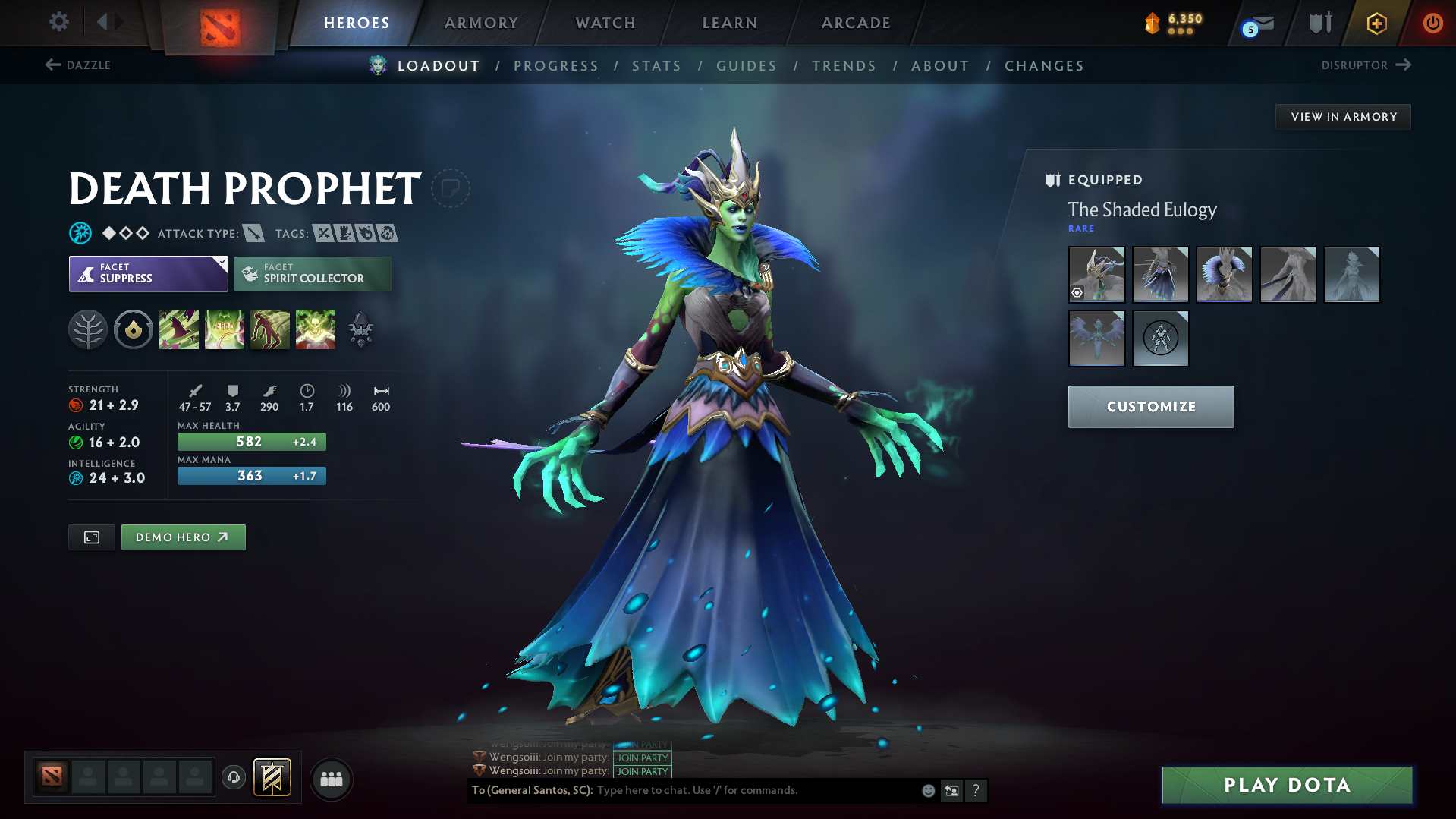Switch to the GUIDES tab

click(746, 66)
